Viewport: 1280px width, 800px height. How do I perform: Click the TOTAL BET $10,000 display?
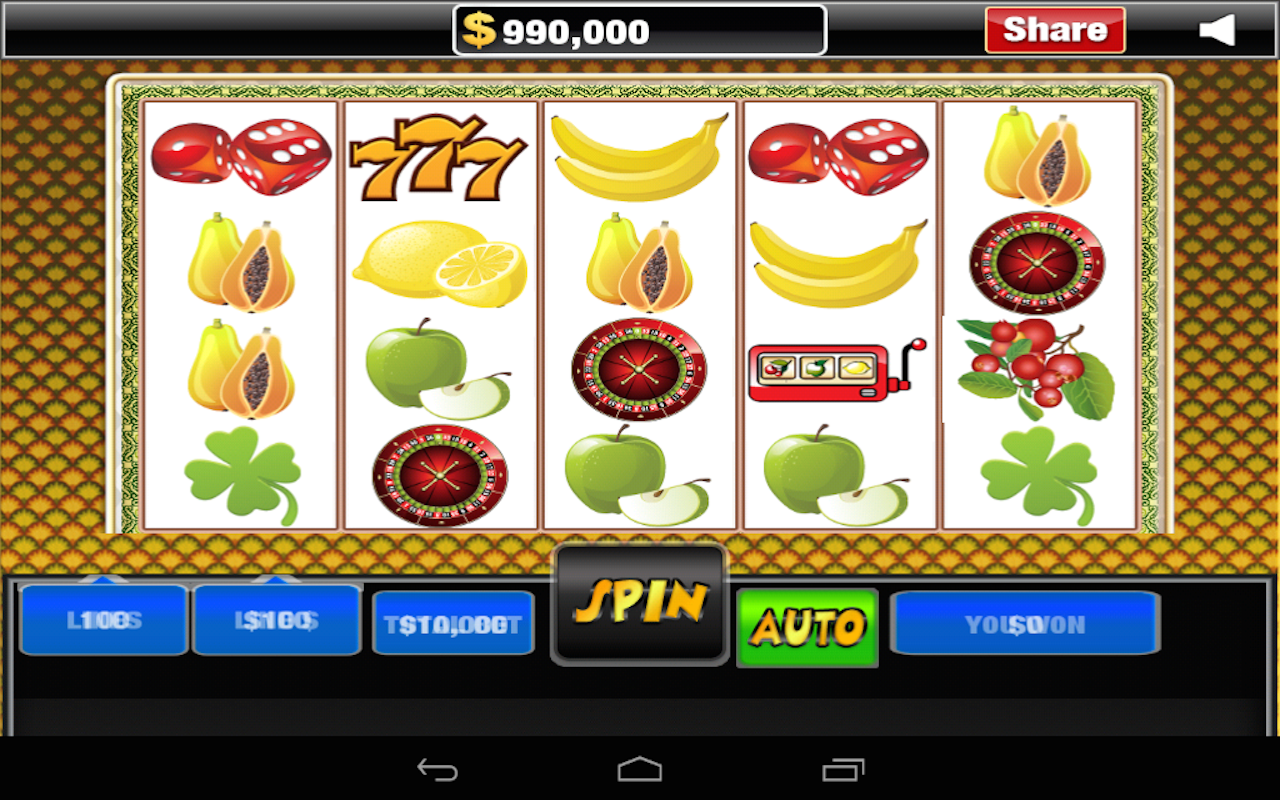click(453, 622)
